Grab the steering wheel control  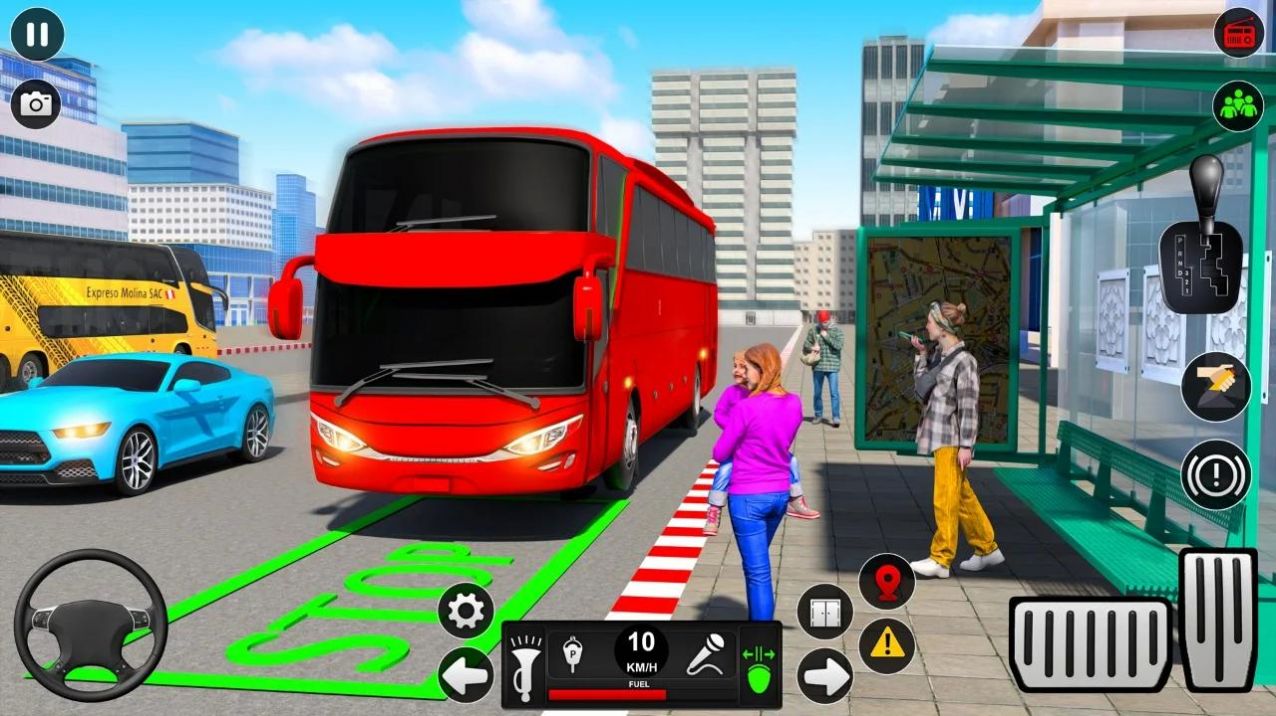point(90,624)
